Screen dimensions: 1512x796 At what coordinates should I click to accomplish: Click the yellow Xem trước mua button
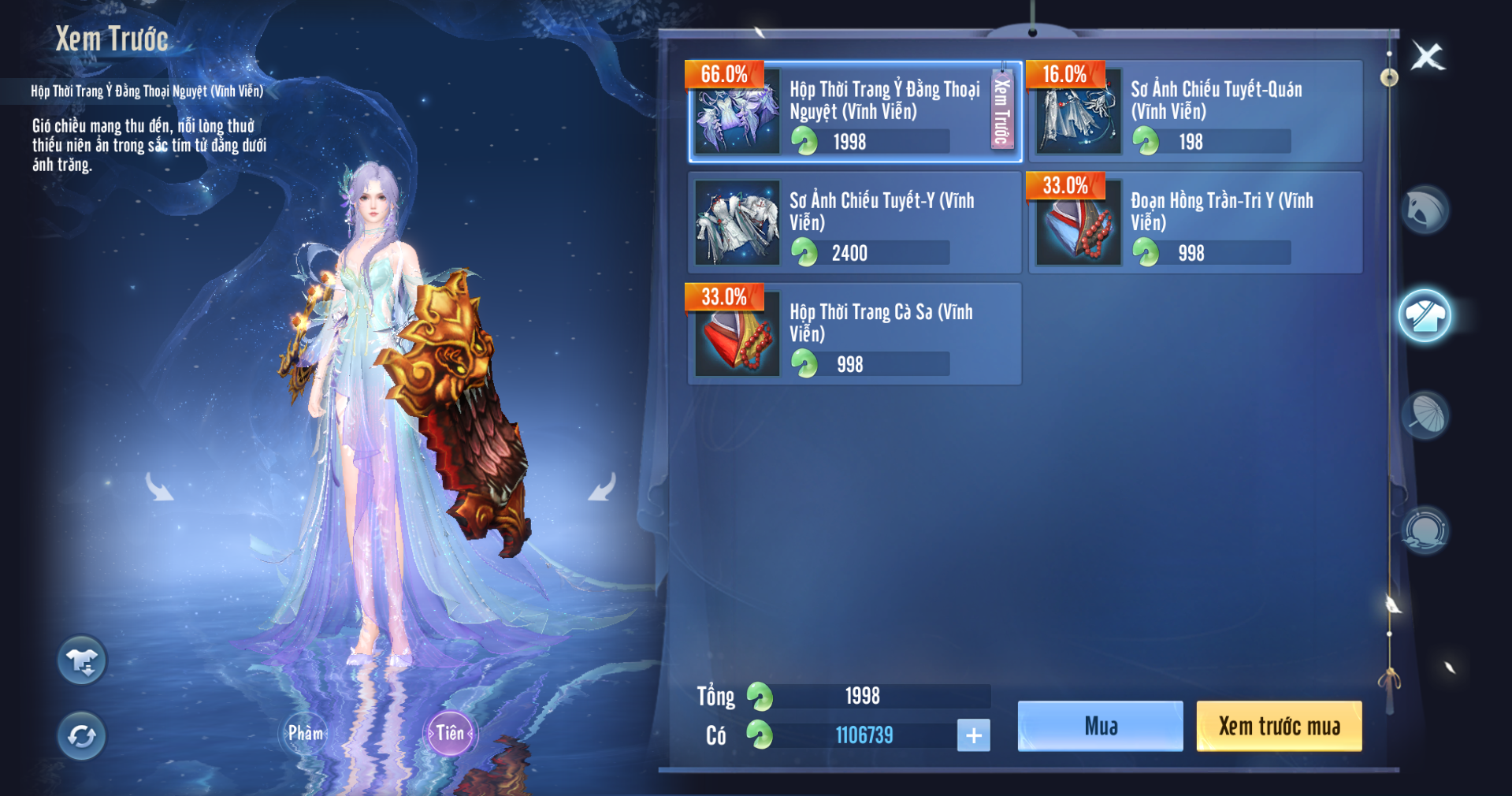tap(1279, 726)
